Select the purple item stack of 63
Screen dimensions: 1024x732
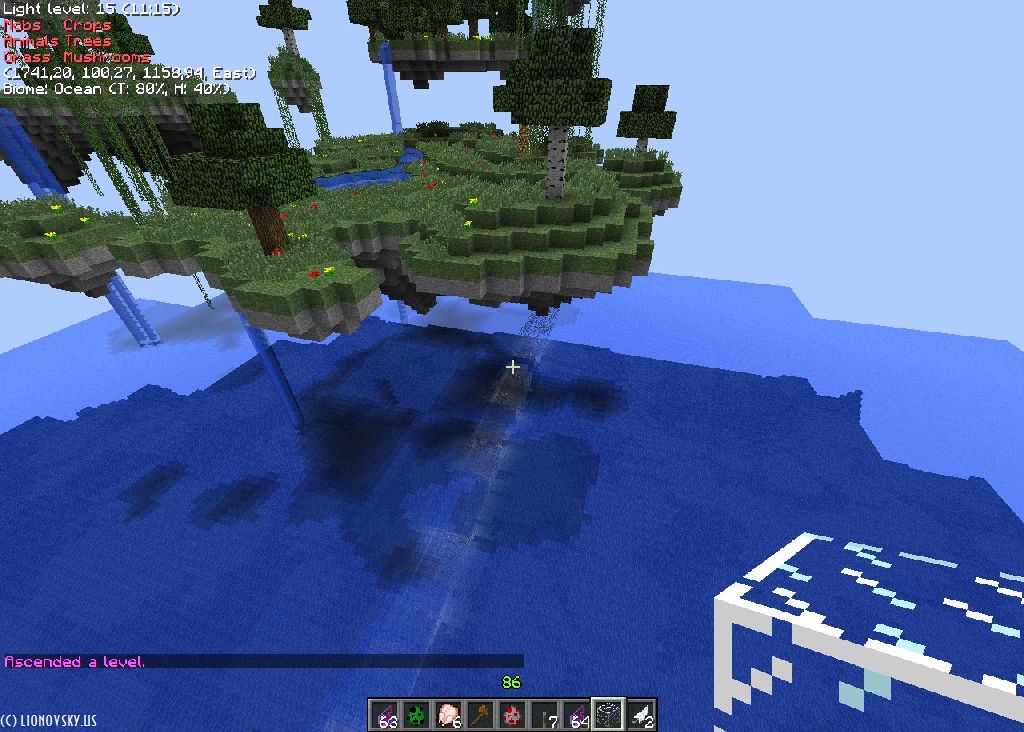point(384,714)
